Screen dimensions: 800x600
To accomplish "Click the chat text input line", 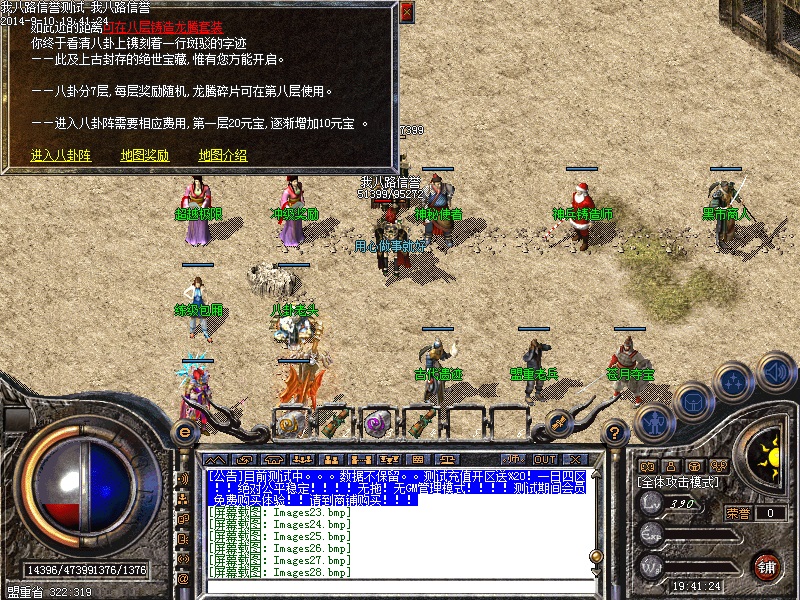I will (400, 585).
